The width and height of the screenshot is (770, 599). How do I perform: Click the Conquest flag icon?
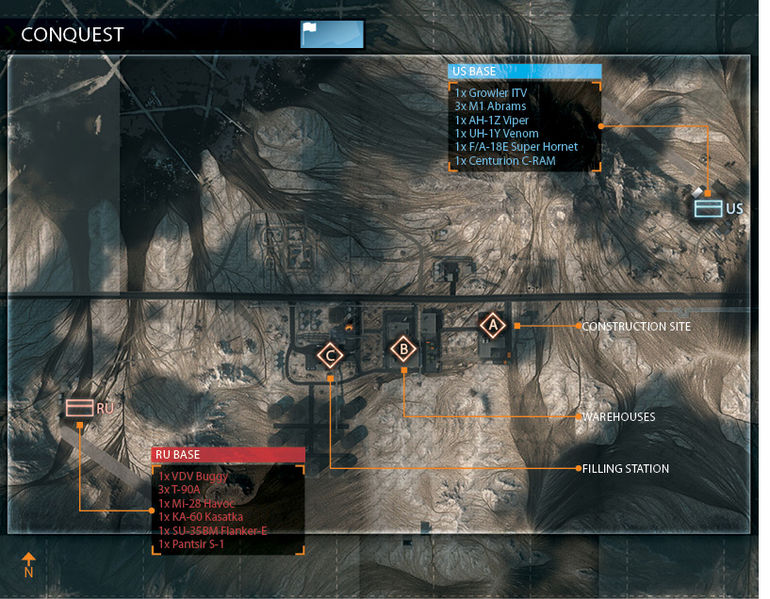(x=332, y=35)
